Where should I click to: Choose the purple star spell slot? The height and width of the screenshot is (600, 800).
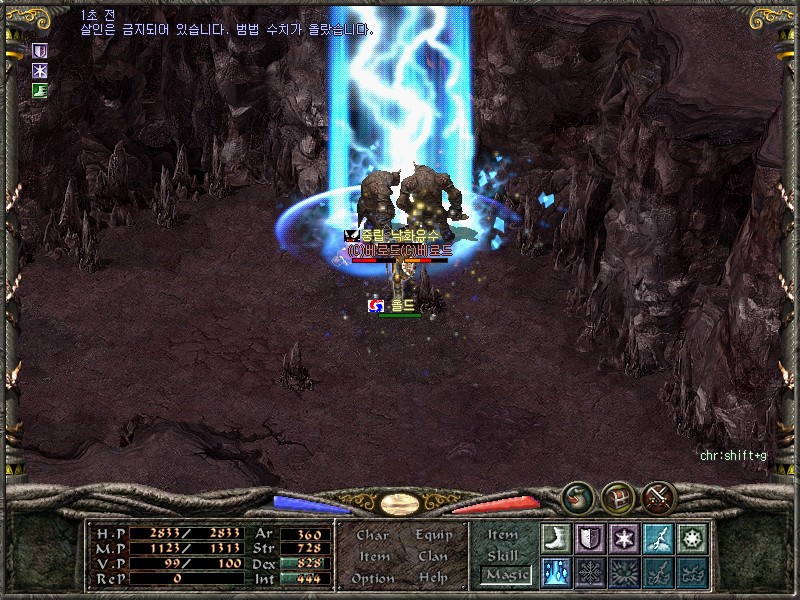point(624,538)
